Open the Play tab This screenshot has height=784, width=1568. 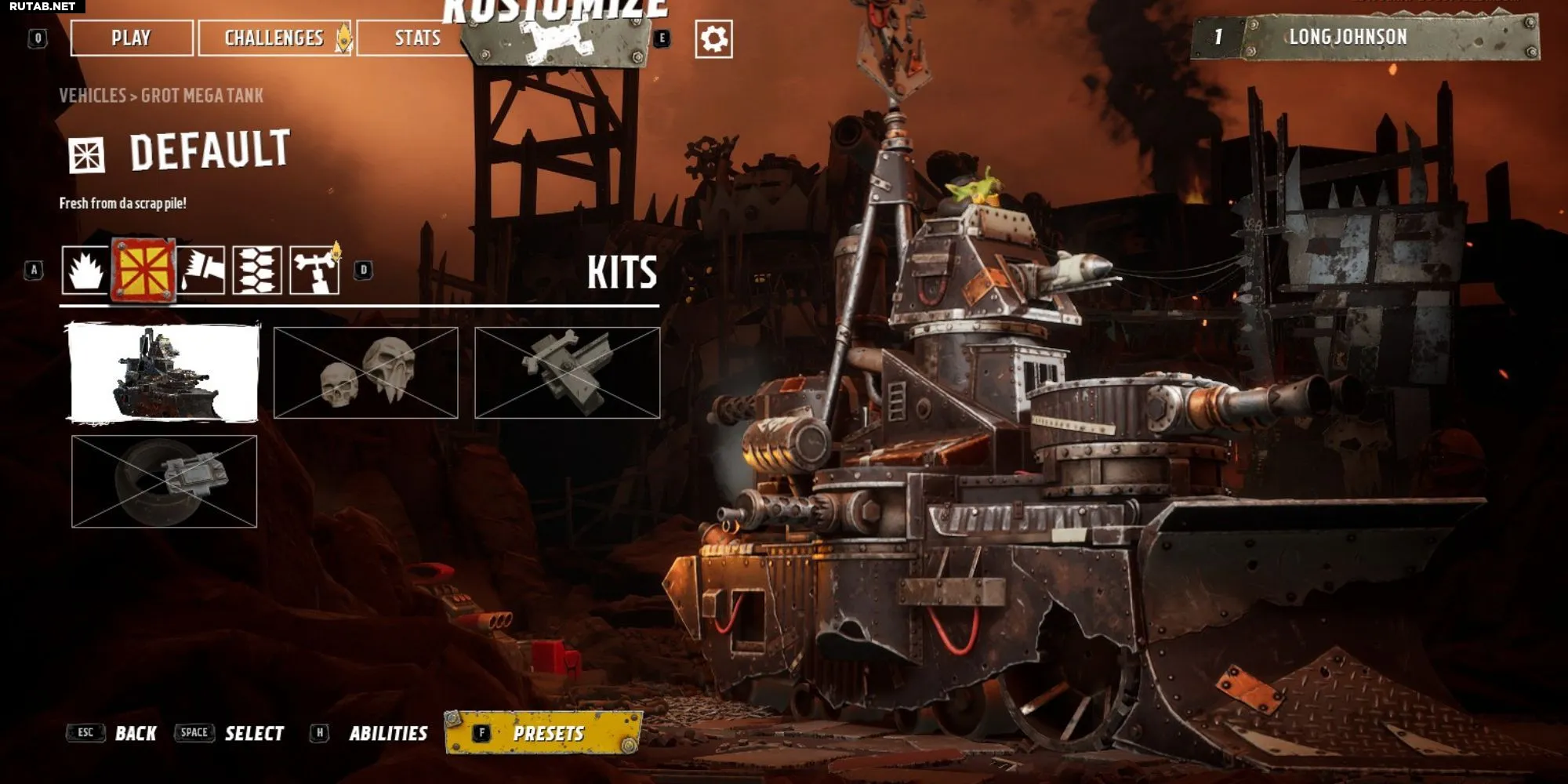point(131,38)
